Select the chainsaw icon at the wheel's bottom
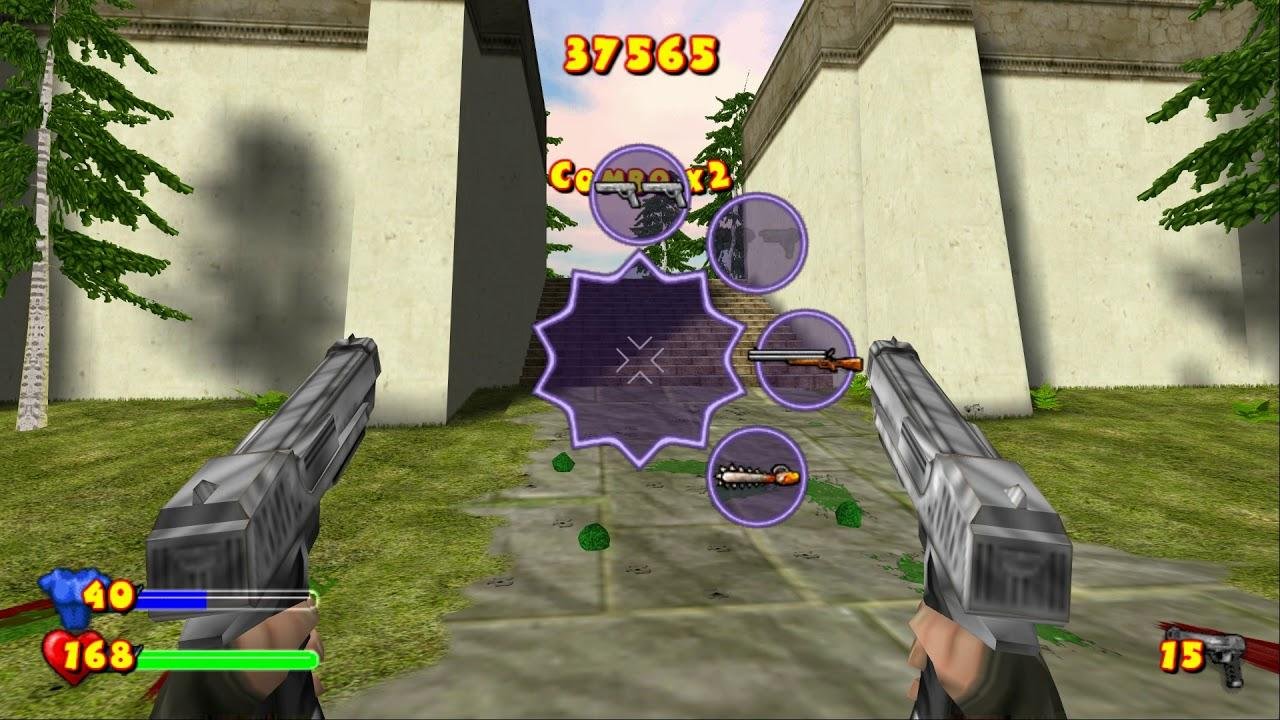1280x720 pixels. 757,478
